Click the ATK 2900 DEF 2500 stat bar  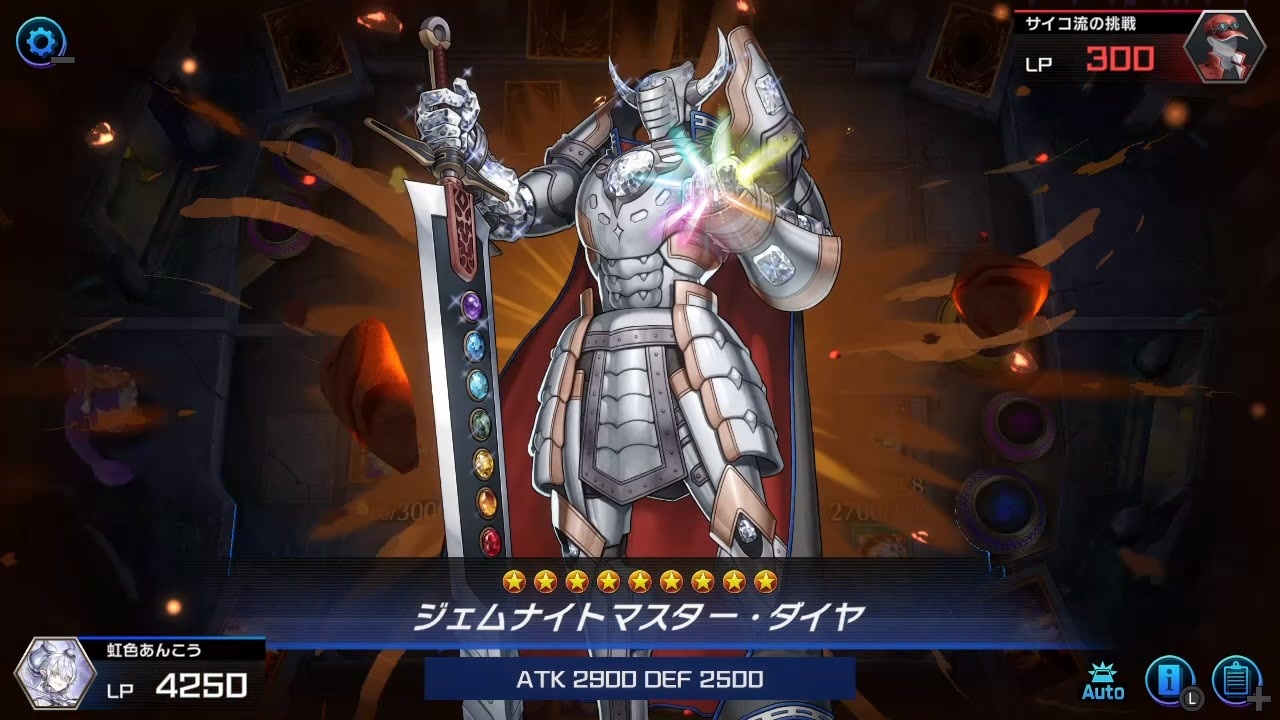[x=640, y=678]
